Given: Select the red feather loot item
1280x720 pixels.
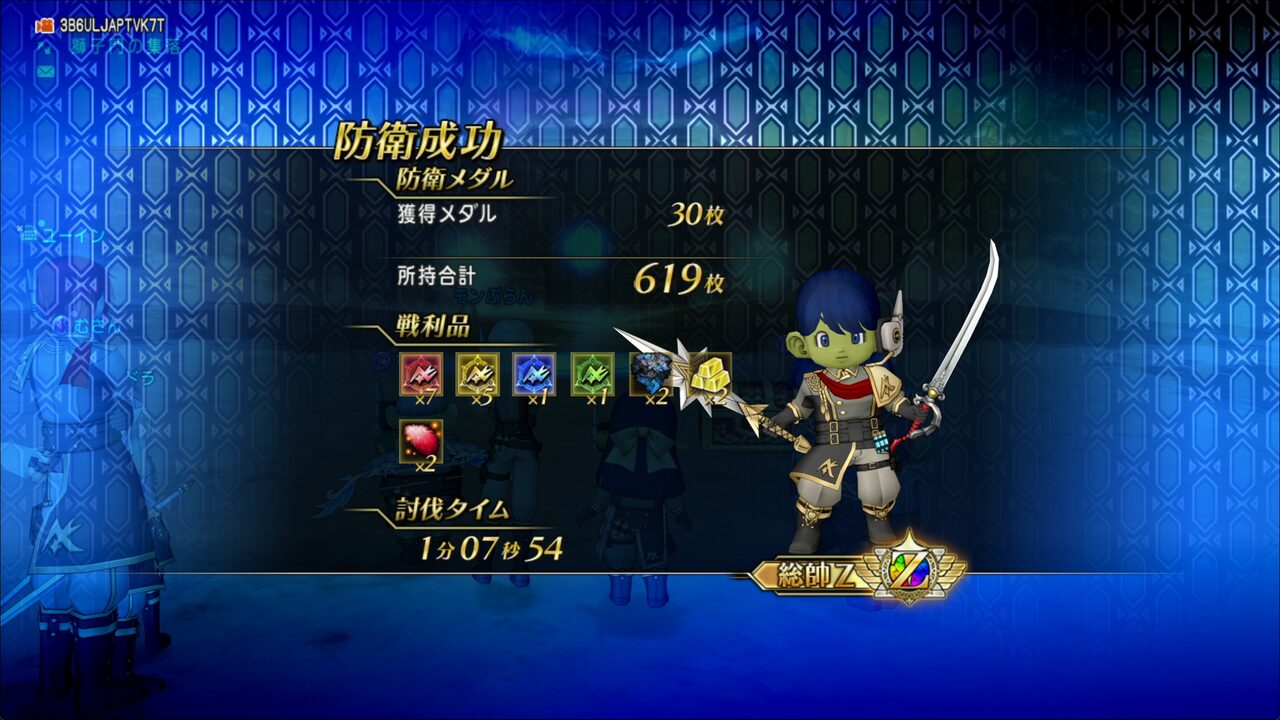Looking at the screenshot, I should click(x=421, y=441).
